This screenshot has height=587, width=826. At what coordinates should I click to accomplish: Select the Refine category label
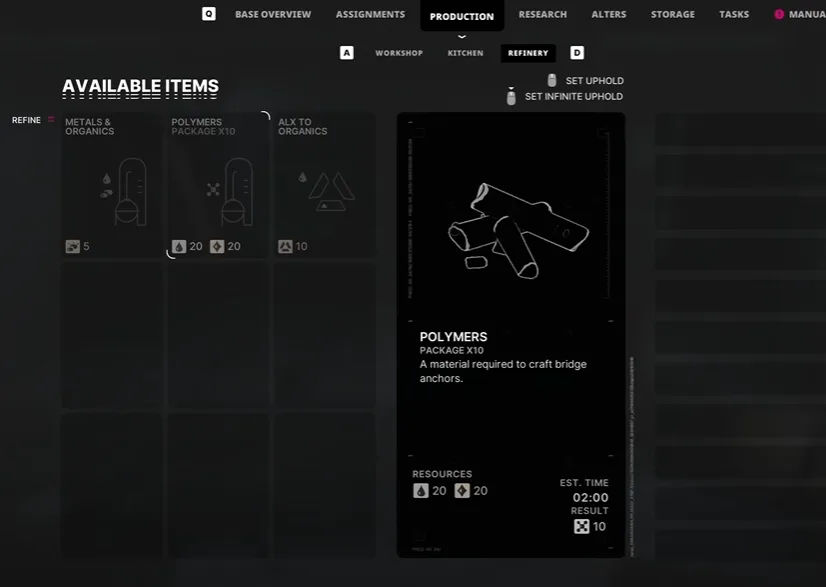coord(27,120)
